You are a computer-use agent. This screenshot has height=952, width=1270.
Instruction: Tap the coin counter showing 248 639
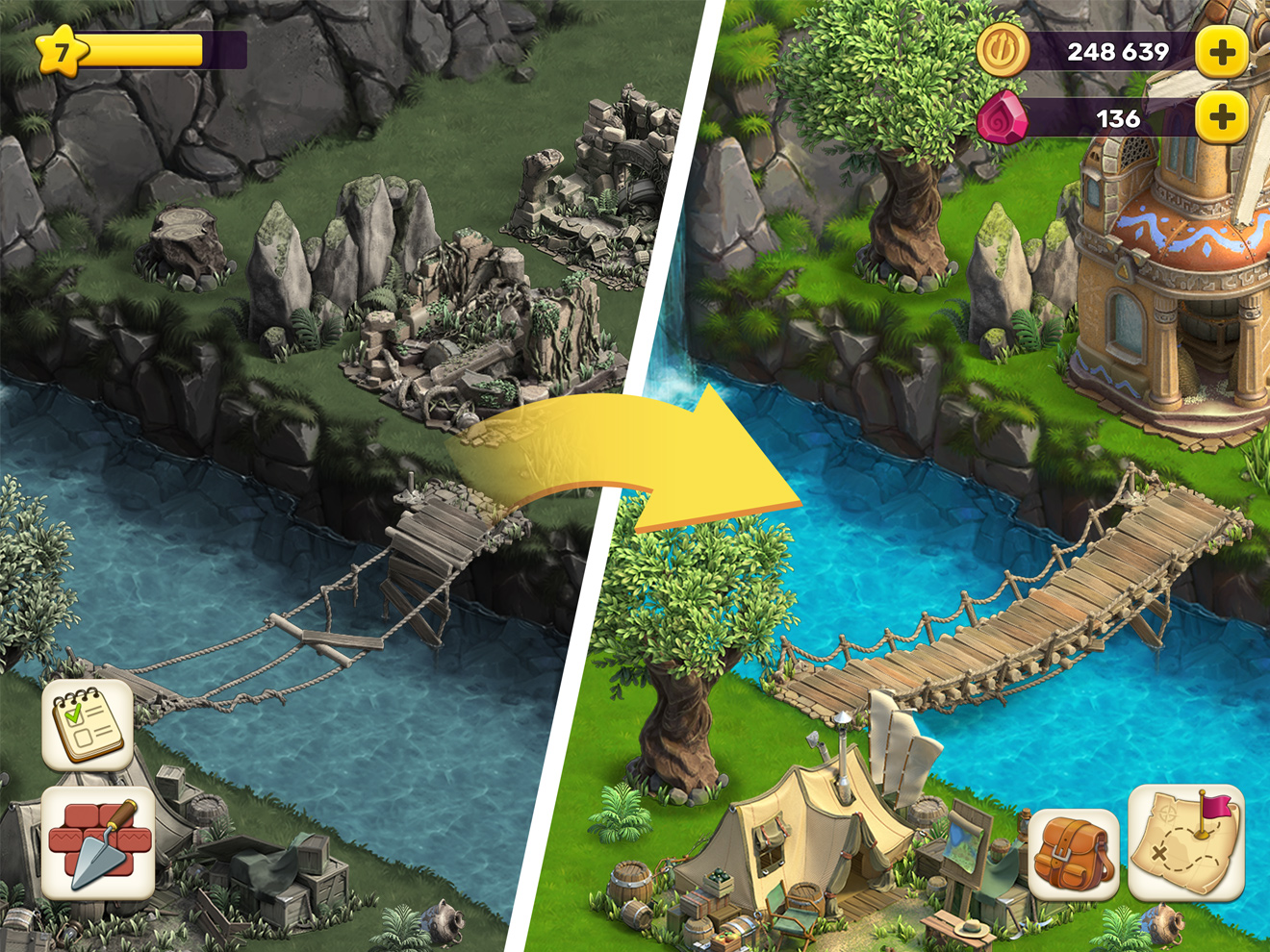1116,53
